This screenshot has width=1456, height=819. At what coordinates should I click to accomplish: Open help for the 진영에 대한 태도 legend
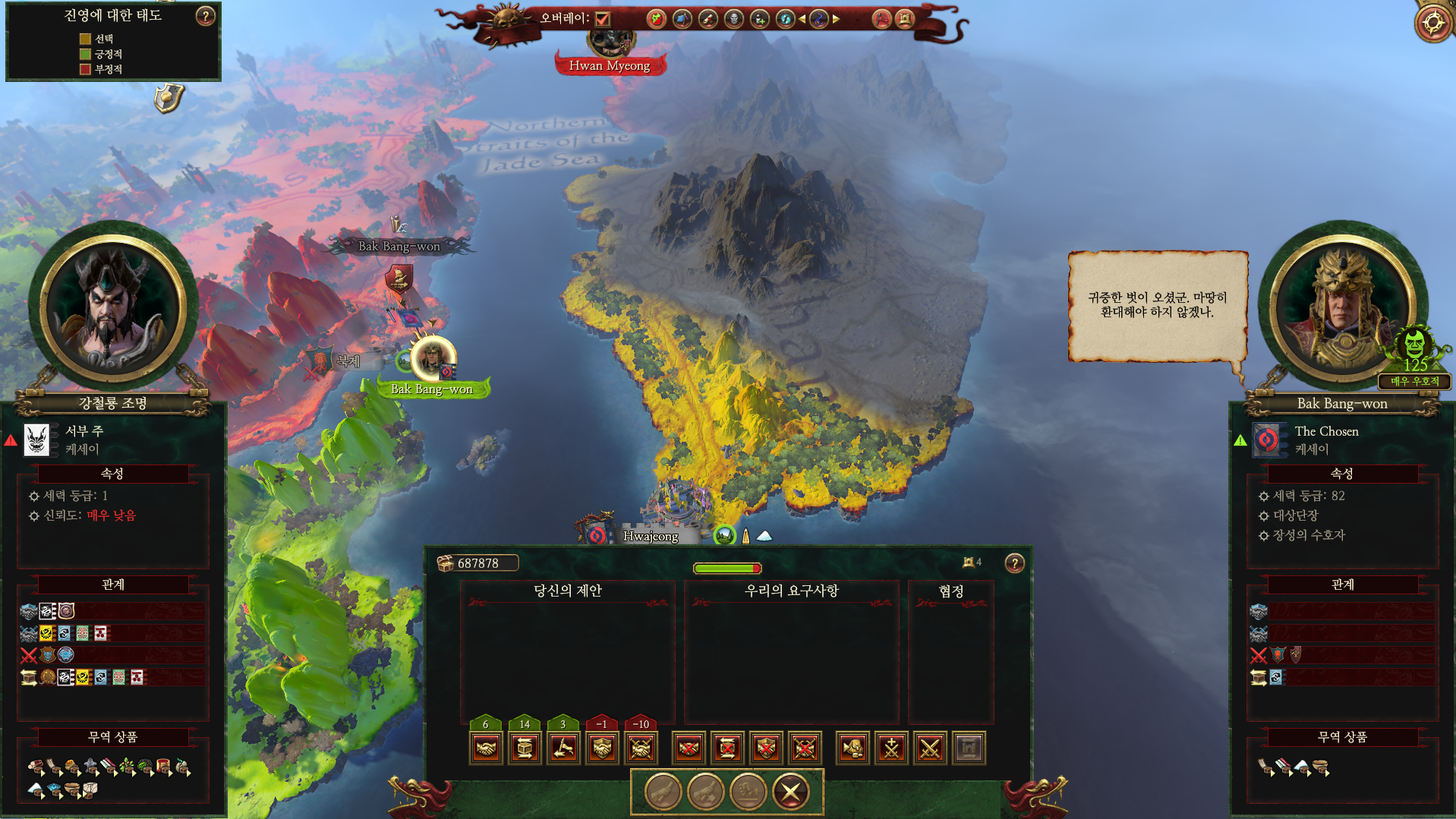coord(205,16)
